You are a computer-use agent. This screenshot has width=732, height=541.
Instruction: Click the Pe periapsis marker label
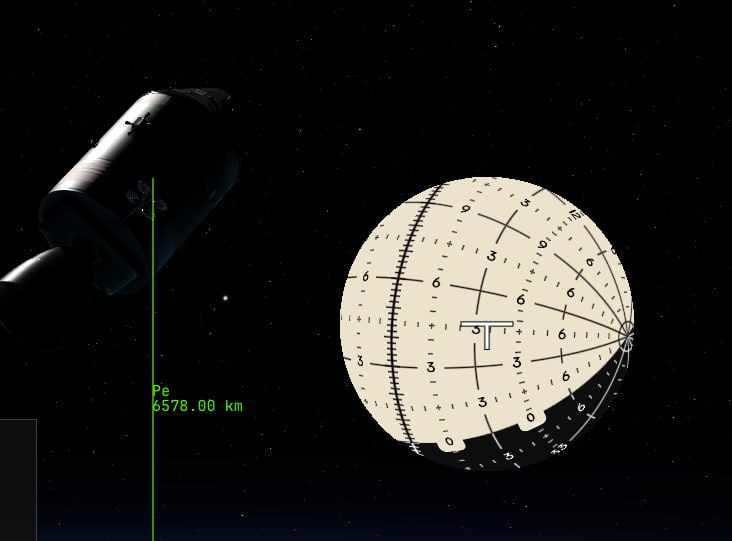160,390
